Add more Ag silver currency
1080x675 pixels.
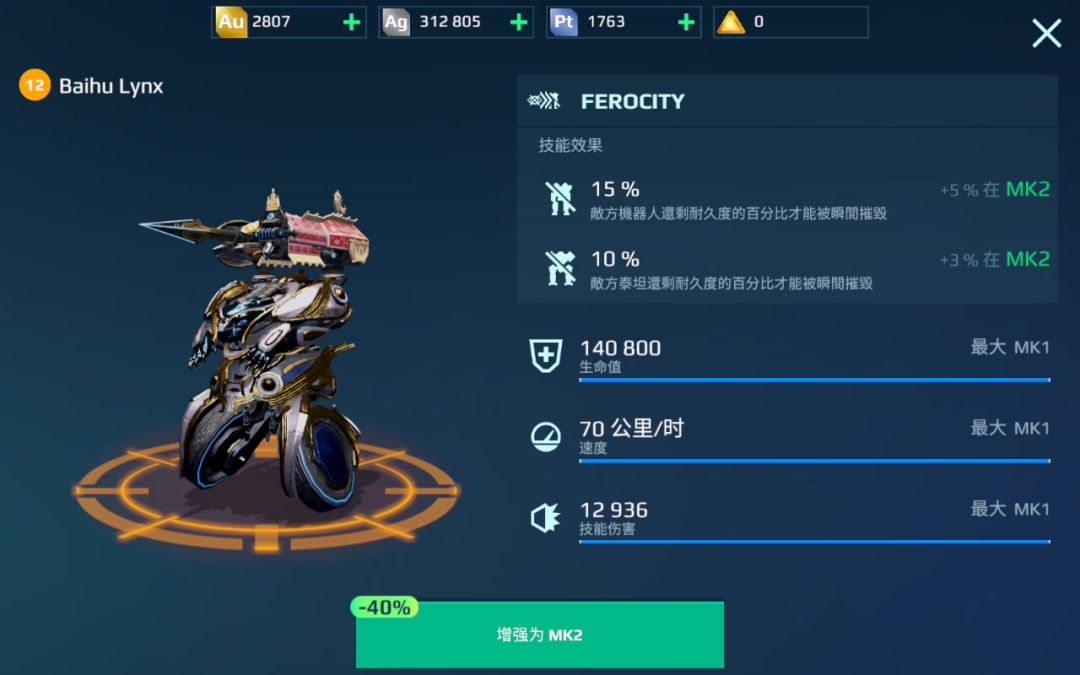(519, 22)
